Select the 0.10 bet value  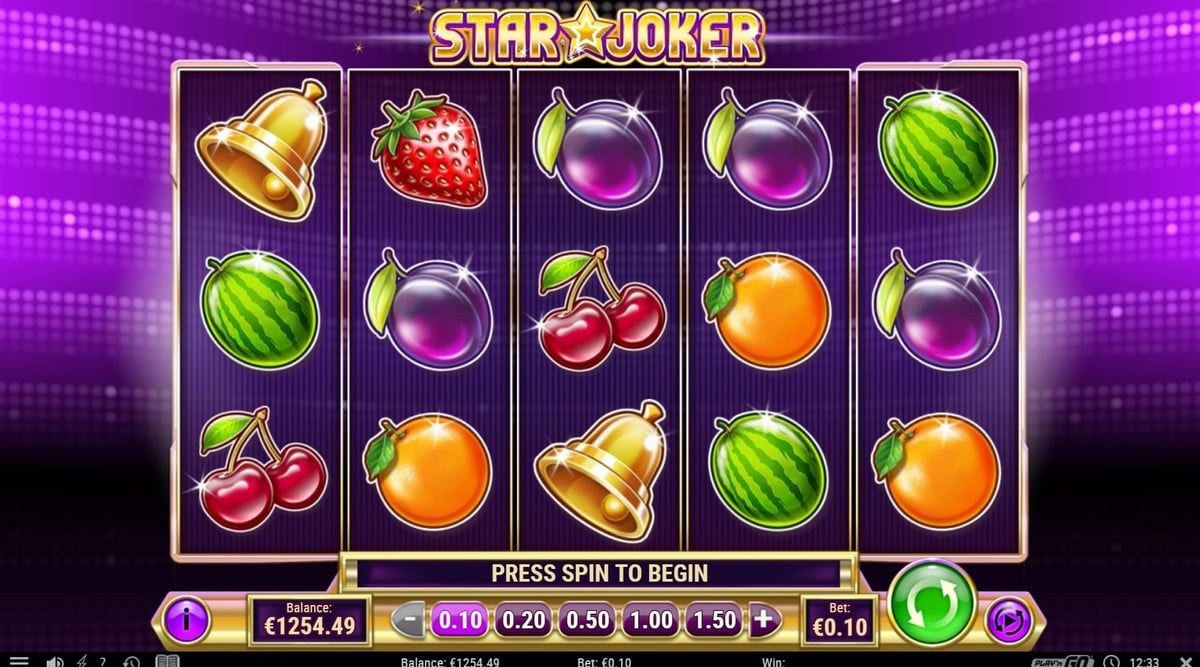click(460, 620)
